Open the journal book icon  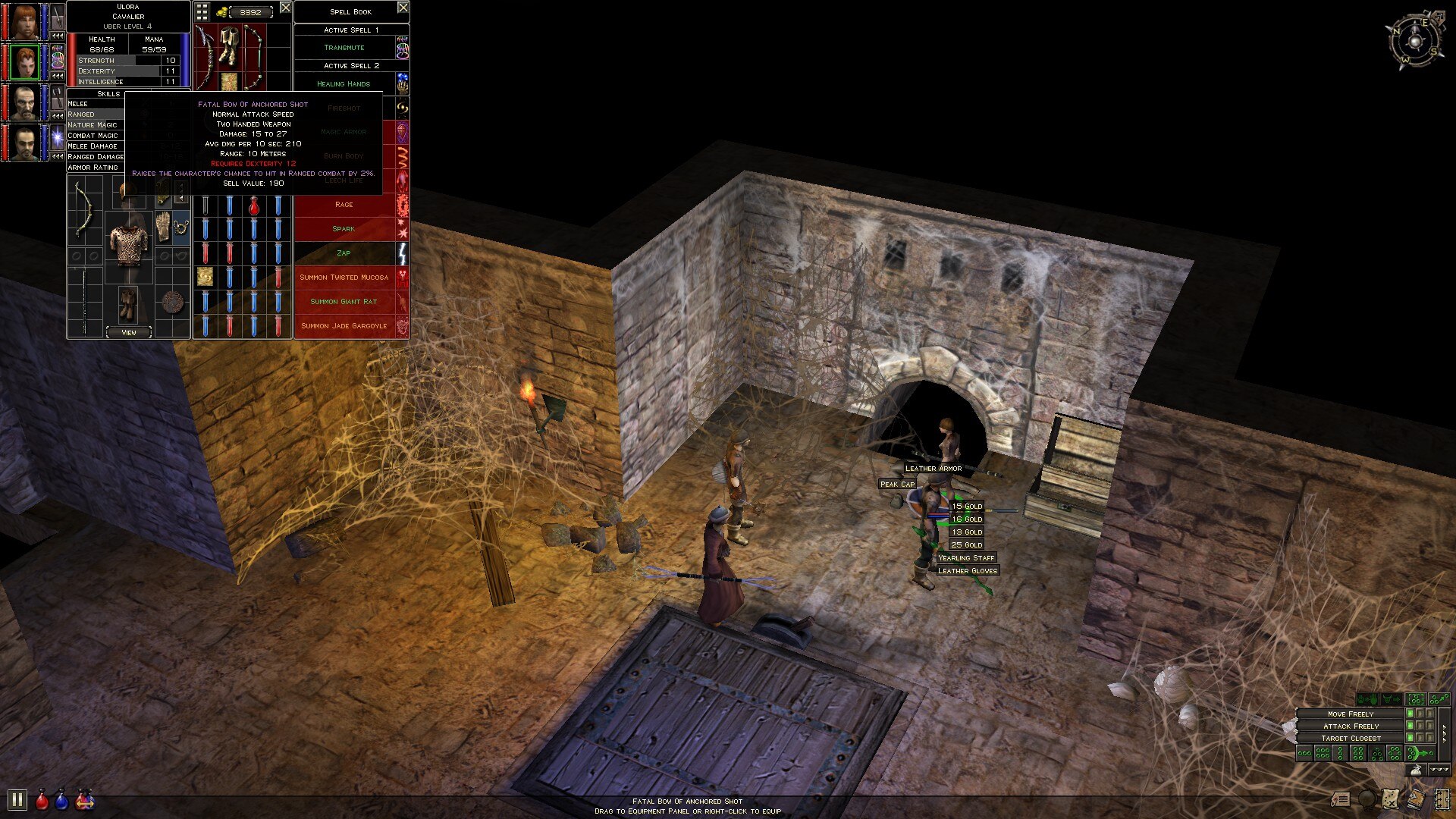click(1416, 799)
